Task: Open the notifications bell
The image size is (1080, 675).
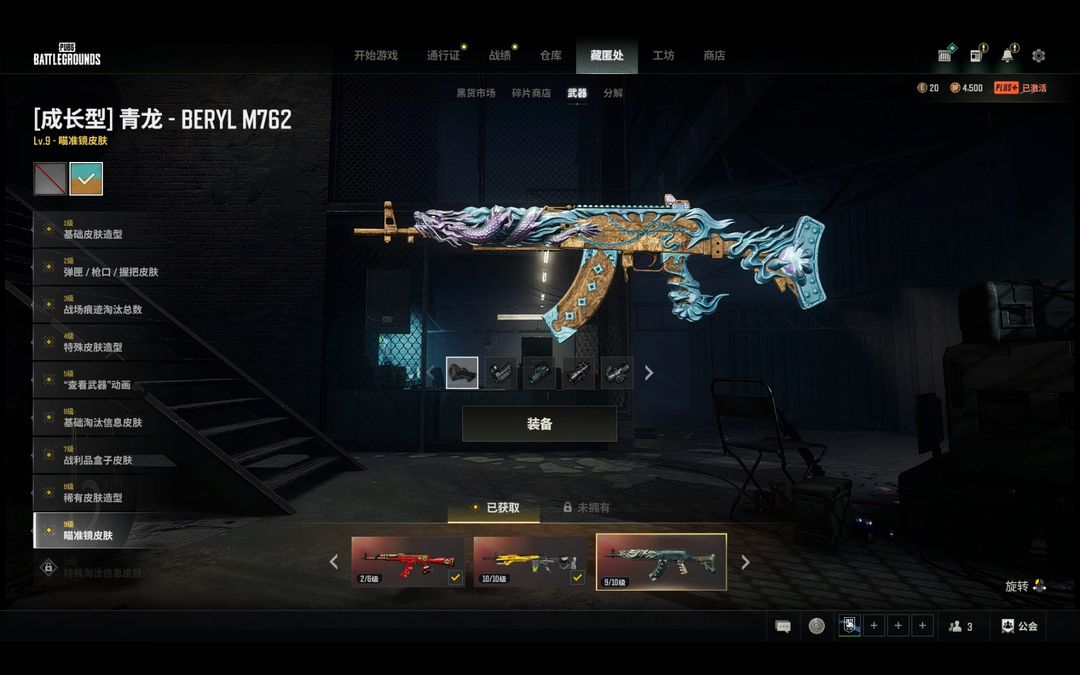Action: tap(1007, 56)
